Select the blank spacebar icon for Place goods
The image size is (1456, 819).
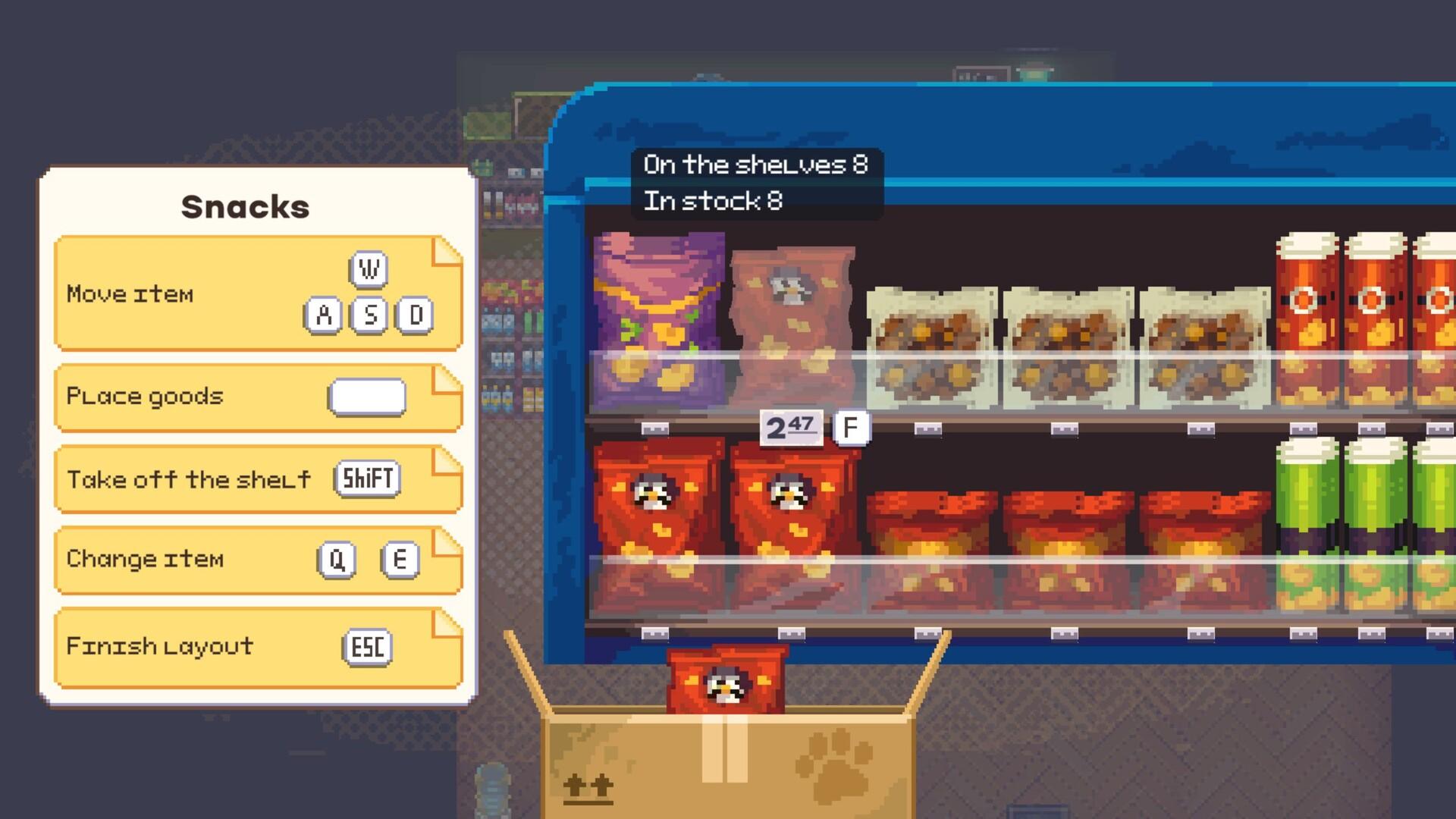pos(369,397)
